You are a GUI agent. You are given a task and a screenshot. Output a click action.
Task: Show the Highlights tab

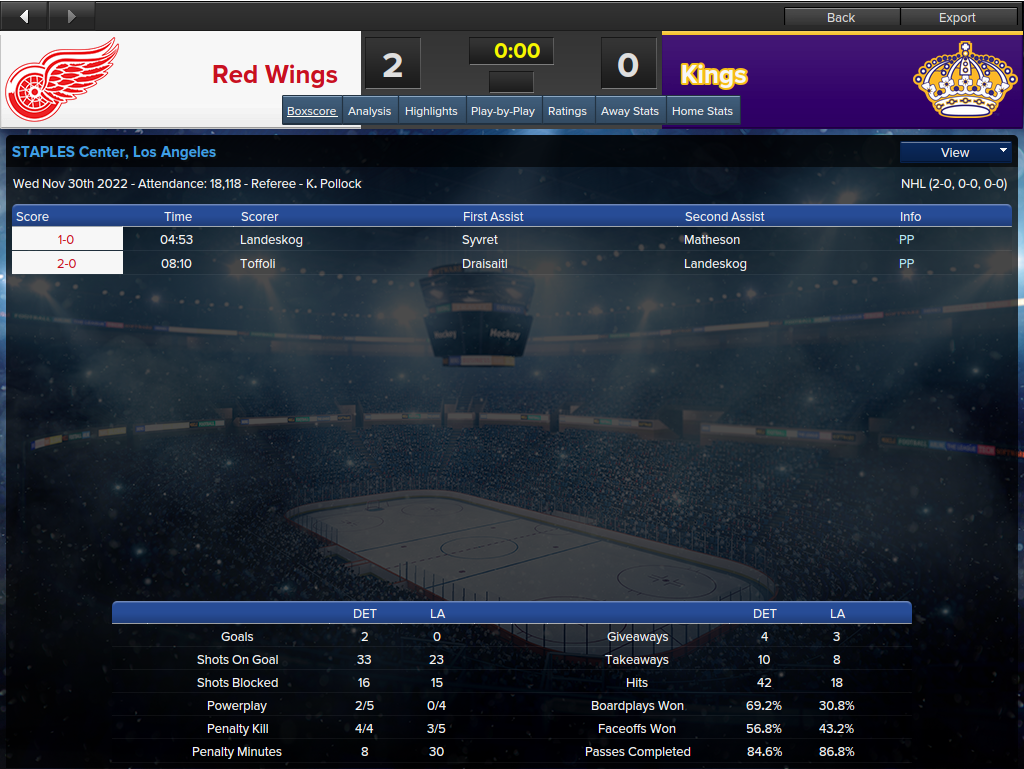coord(431,111)
